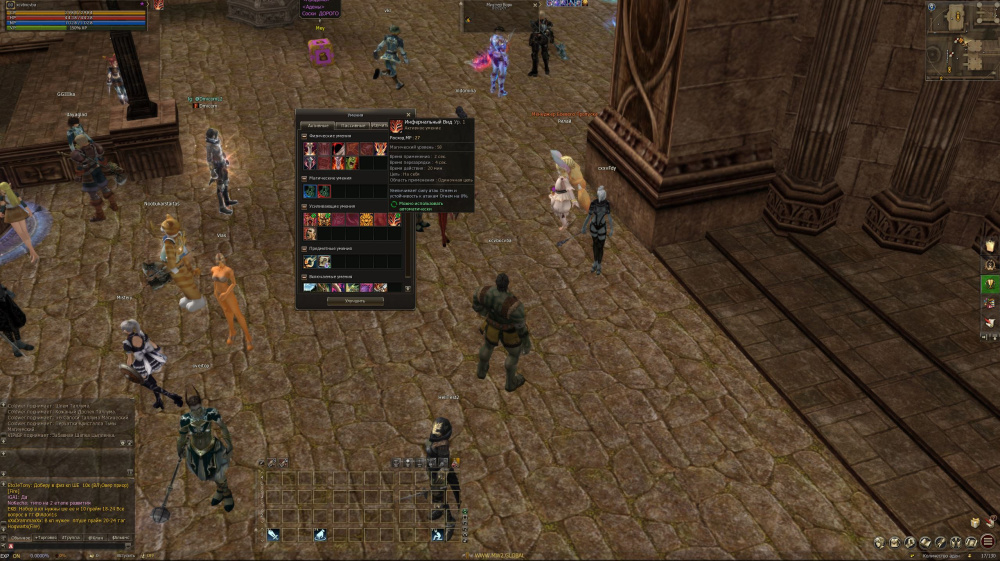Switch to the Клан chat tab
The image size is (1000, 561).
click(x=96, y=537)
